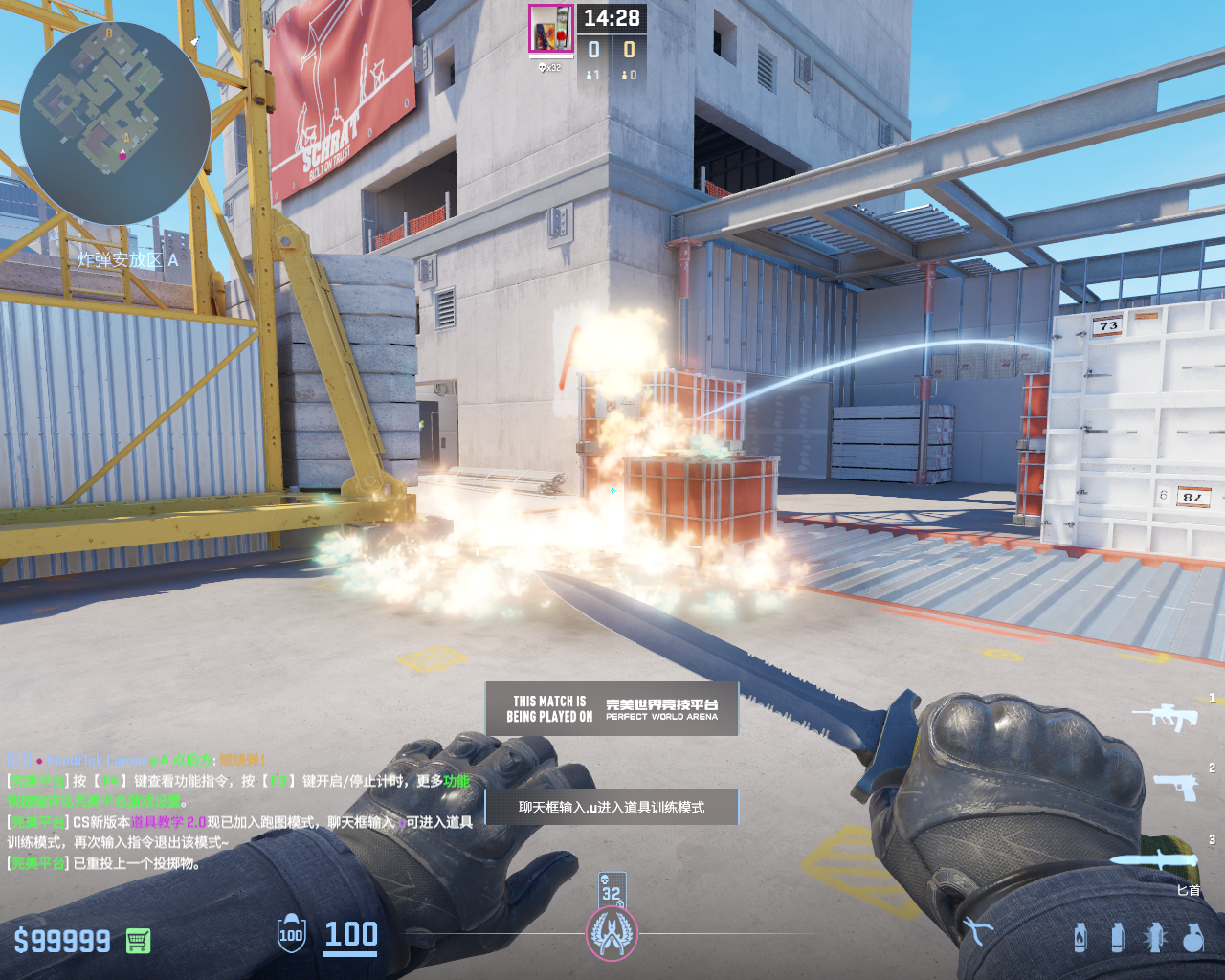This screenshot has height=980, width=1225.
Task: Click the circular radar minimap
Action: pos(115,122)
